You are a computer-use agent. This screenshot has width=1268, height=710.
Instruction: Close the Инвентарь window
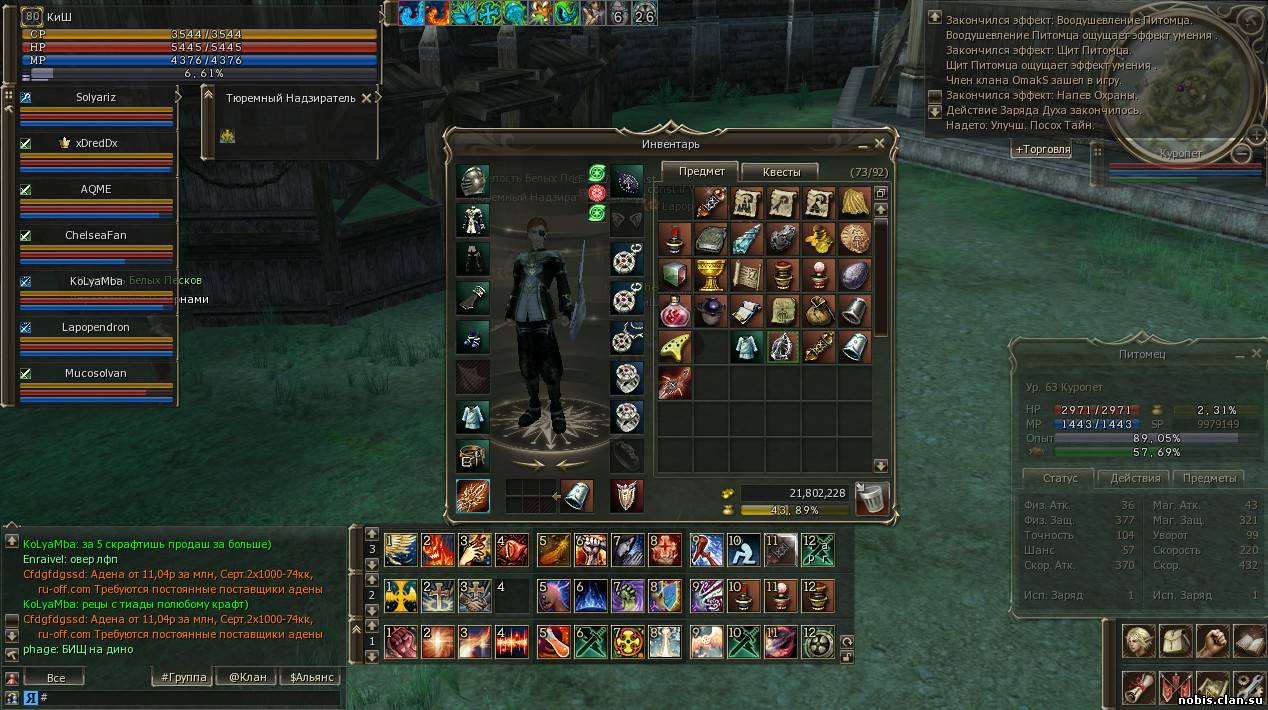879,144
